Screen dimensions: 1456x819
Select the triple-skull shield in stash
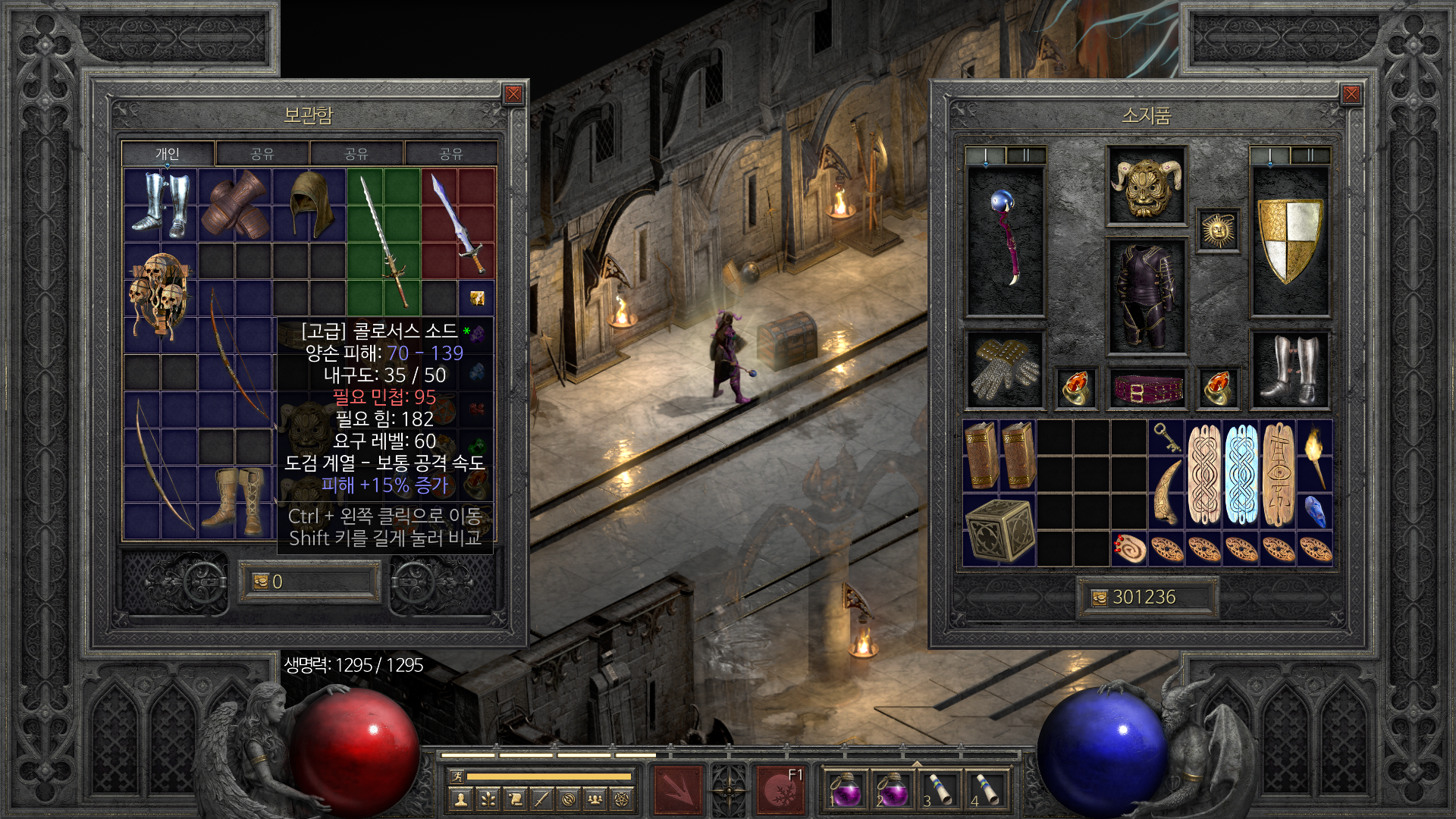coord(160,296)
